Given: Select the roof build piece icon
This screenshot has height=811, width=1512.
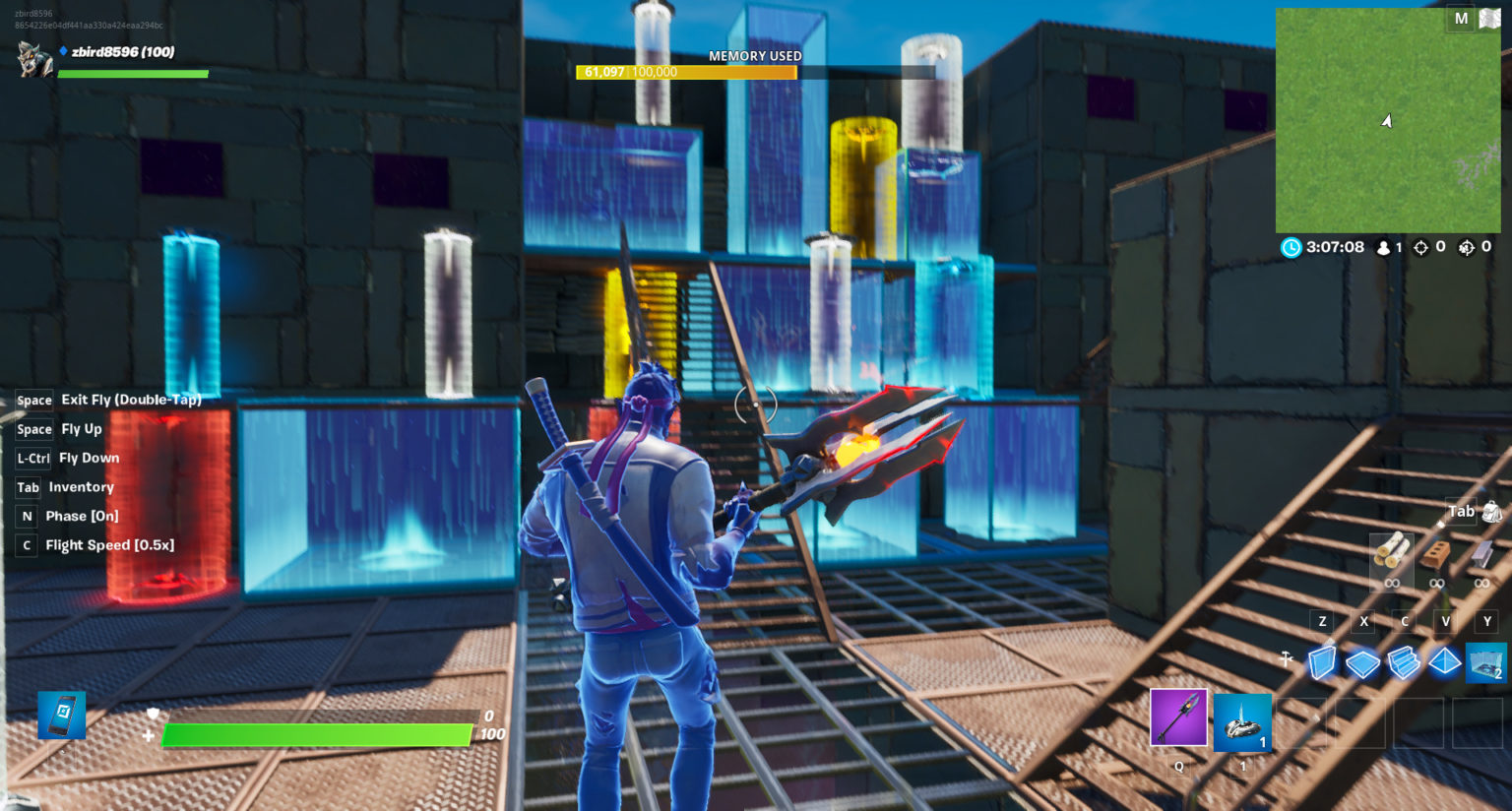Looking at the screenshot, I should point(1443,662).
